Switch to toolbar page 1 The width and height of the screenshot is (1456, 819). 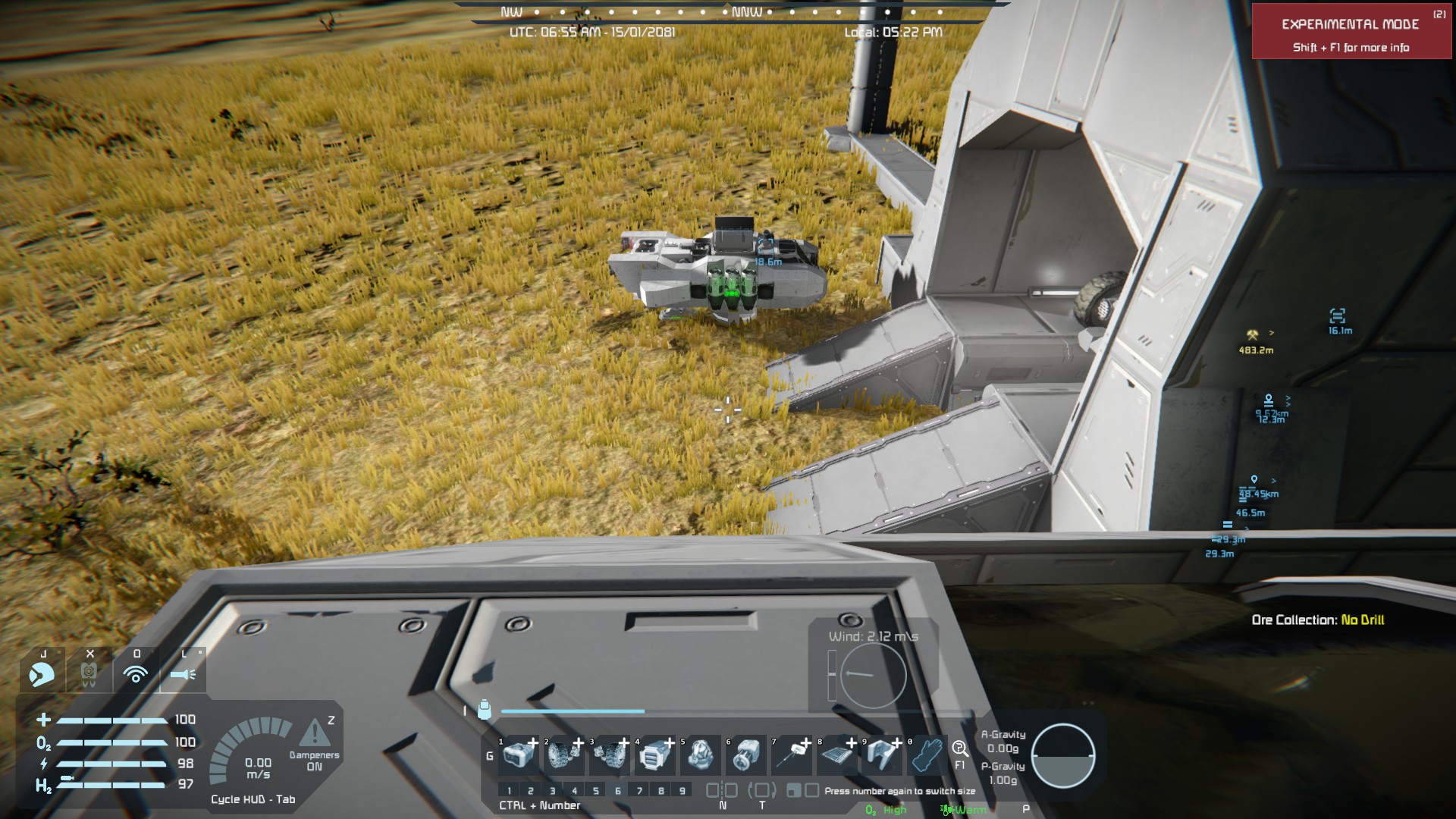click(x=509, y=790)
